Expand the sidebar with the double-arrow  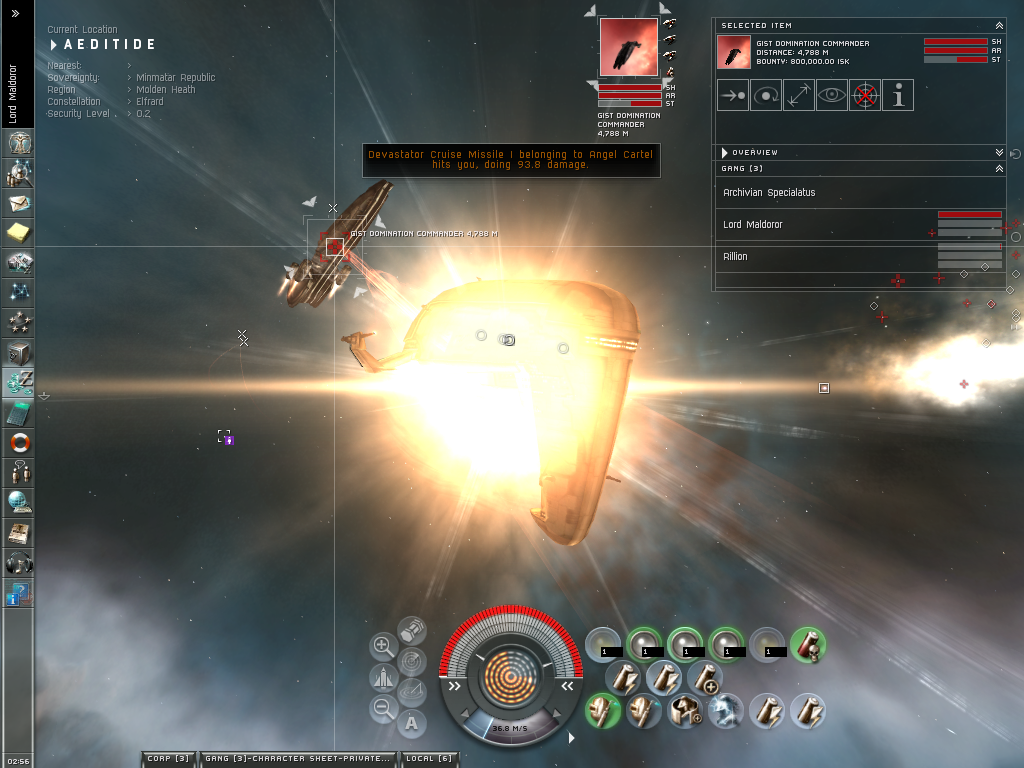click(x=16, y=14)
